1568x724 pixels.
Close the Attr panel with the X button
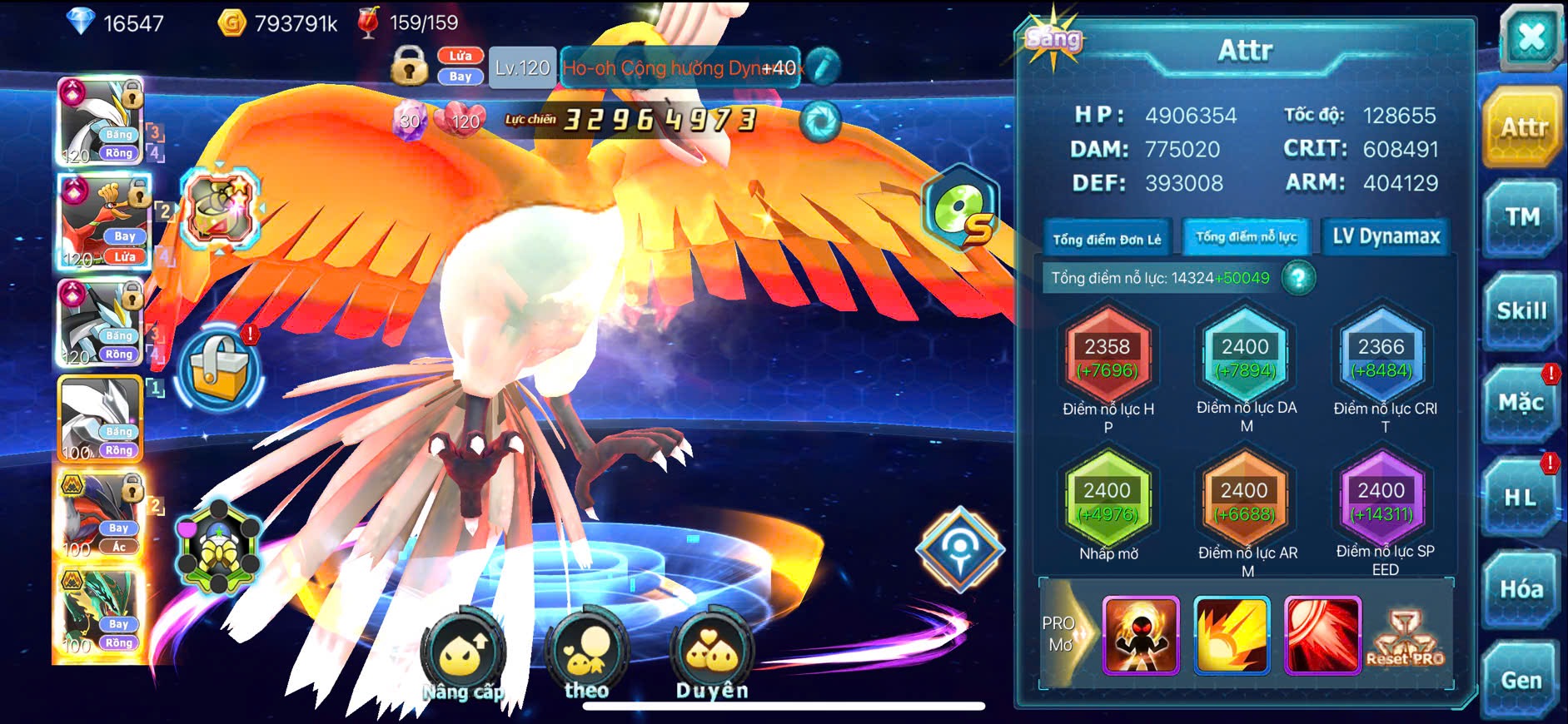click(1531, 38)
